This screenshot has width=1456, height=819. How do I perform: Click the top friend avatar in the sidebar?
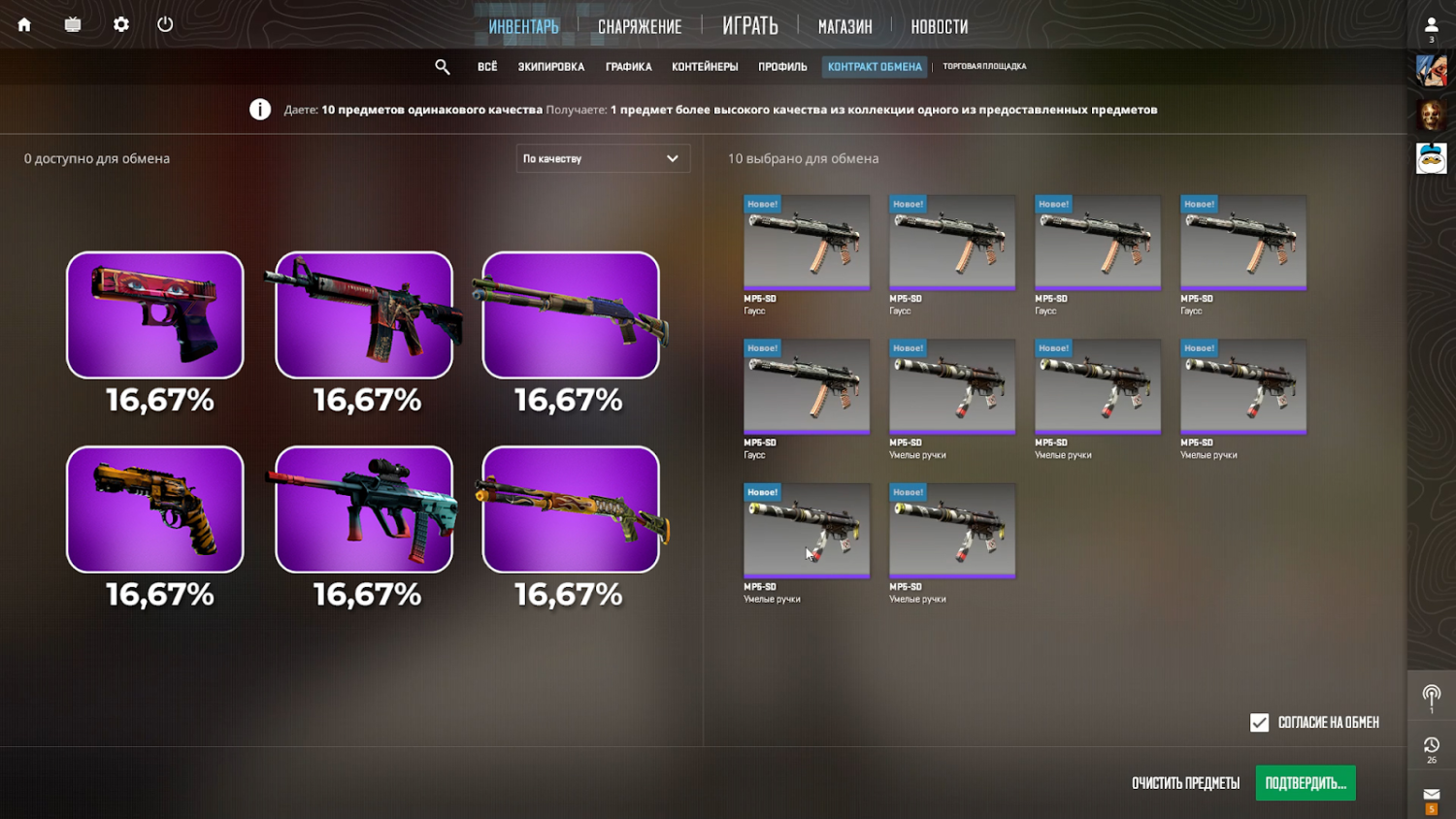tap(1430, 71)
